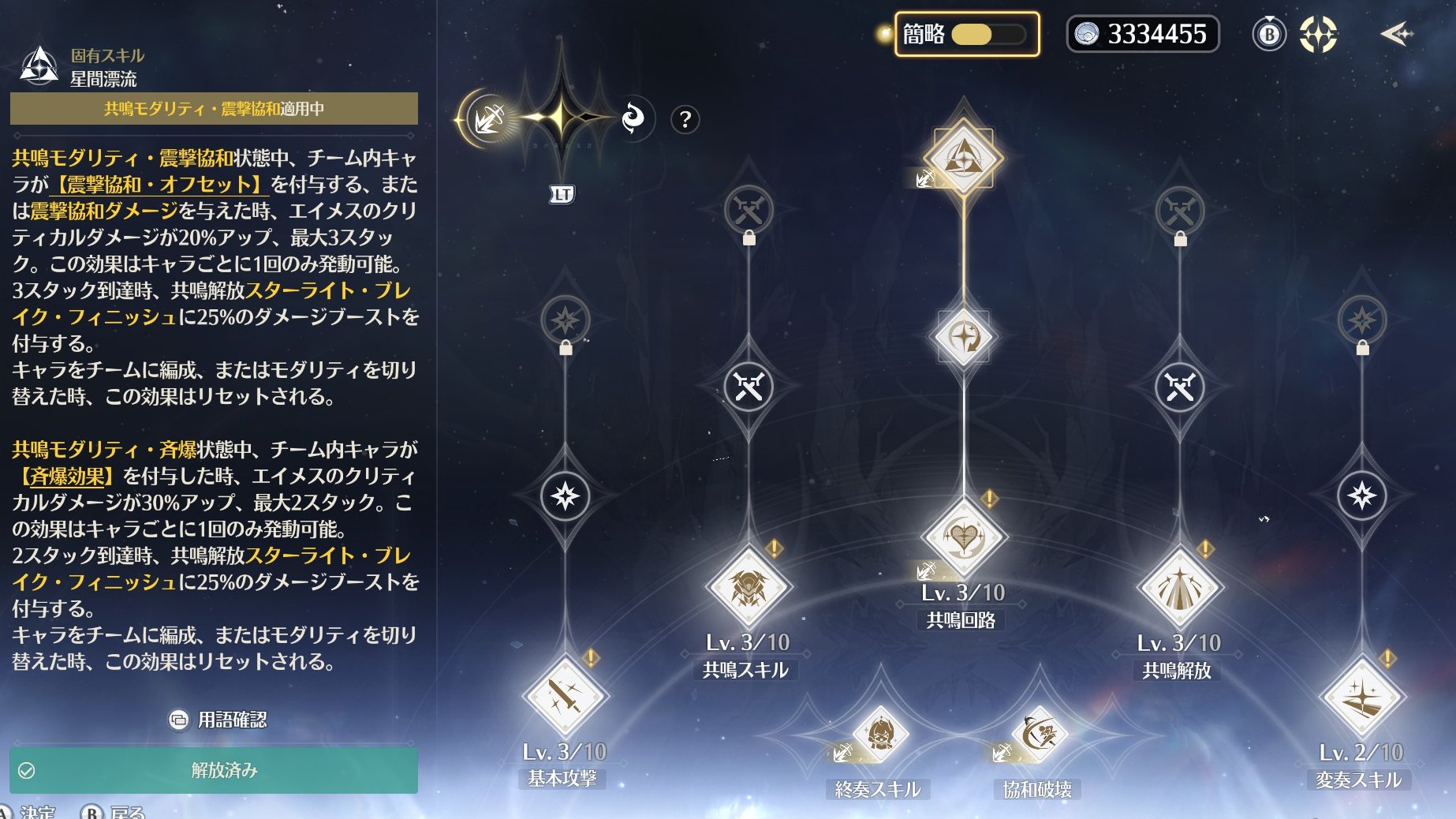
Task: Select the middle inherent skill node above 共鳴回路
Action: 963,337
